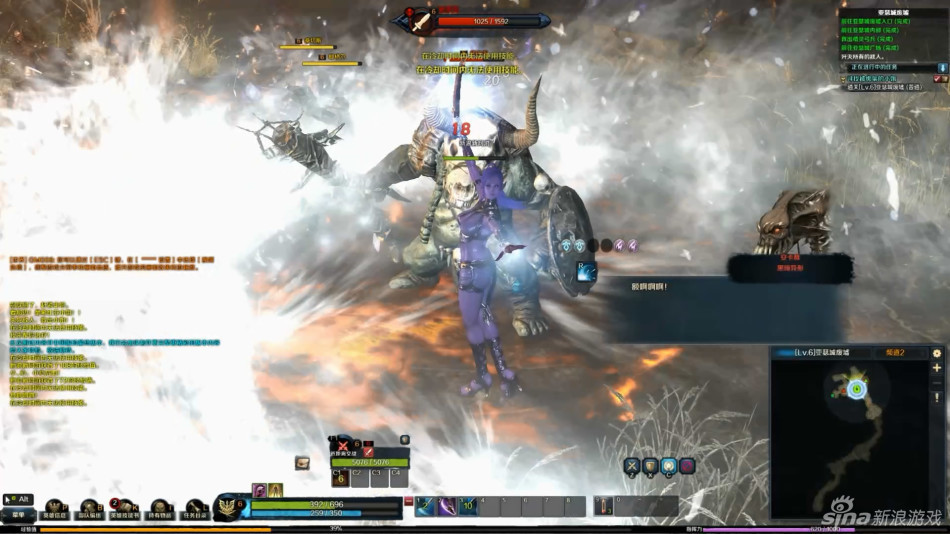Collapse the quest tracker with blue arrow
The width and height of the screenshot is (950, 534).
point(942,68)
